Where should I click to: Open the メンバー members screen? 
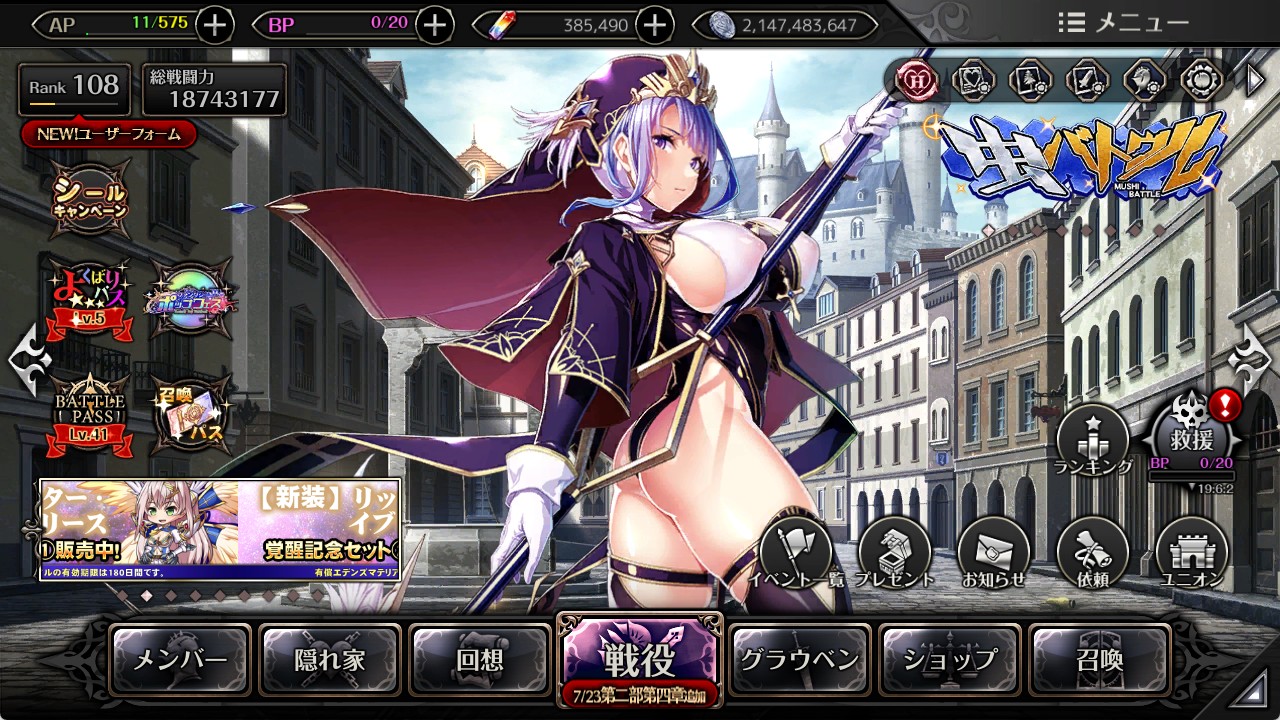180,660
